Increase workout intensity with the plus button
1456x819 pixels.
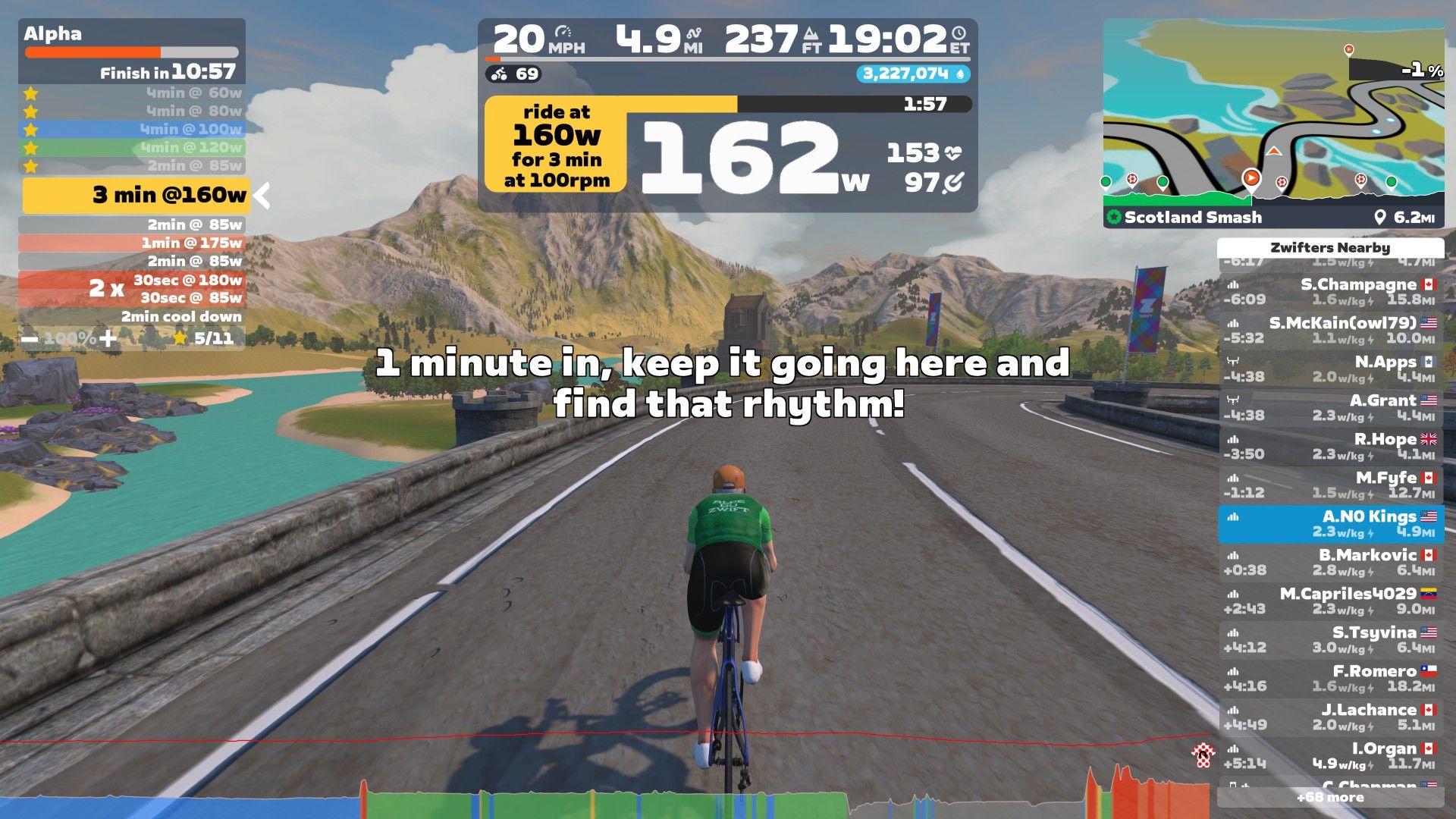tap(108, 338)
